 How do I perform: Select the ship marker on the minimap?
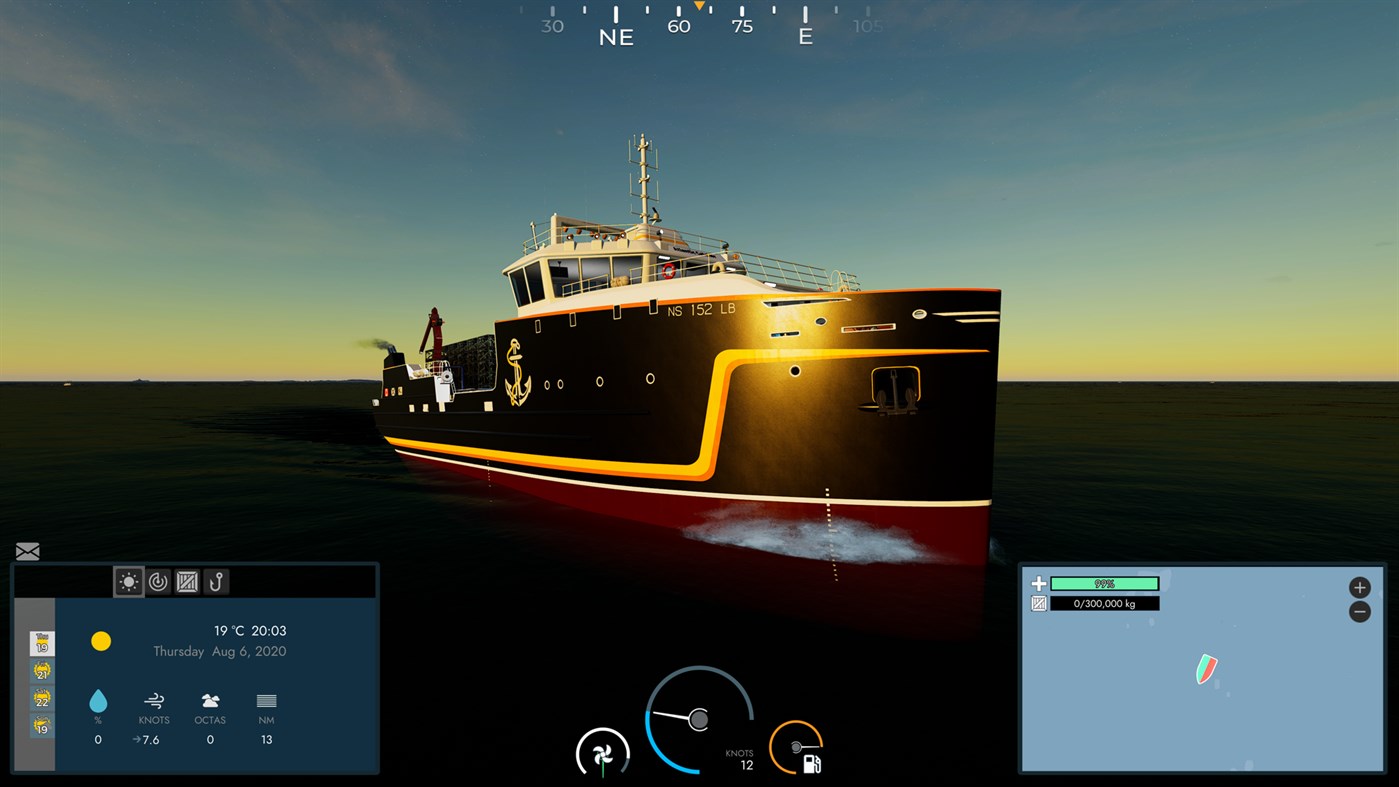pos(1206,670)
